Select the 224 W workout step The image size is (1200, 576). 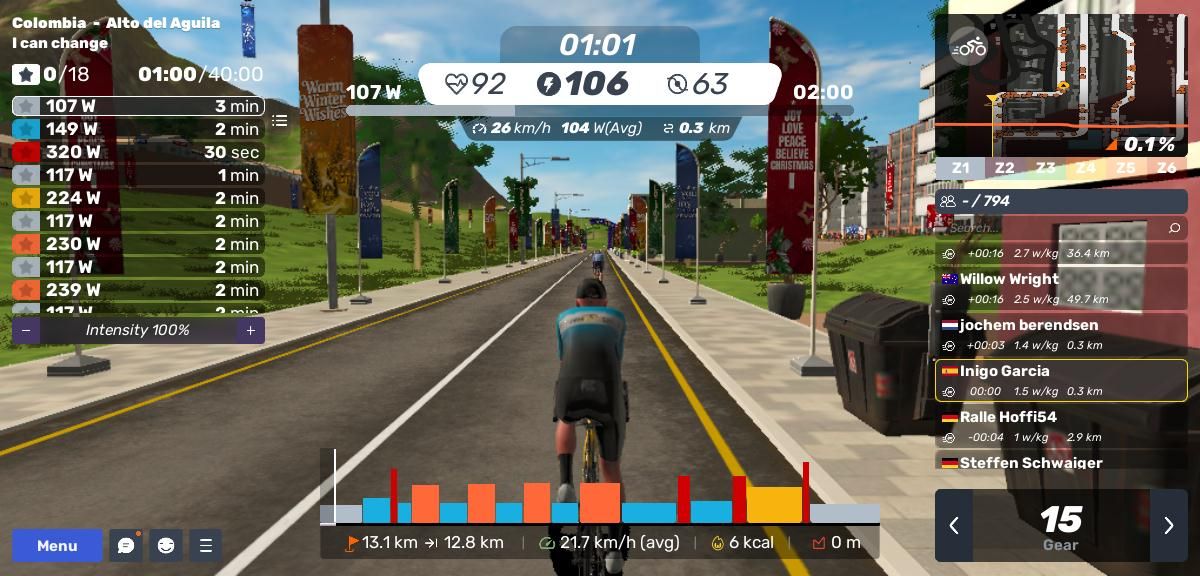138,198
